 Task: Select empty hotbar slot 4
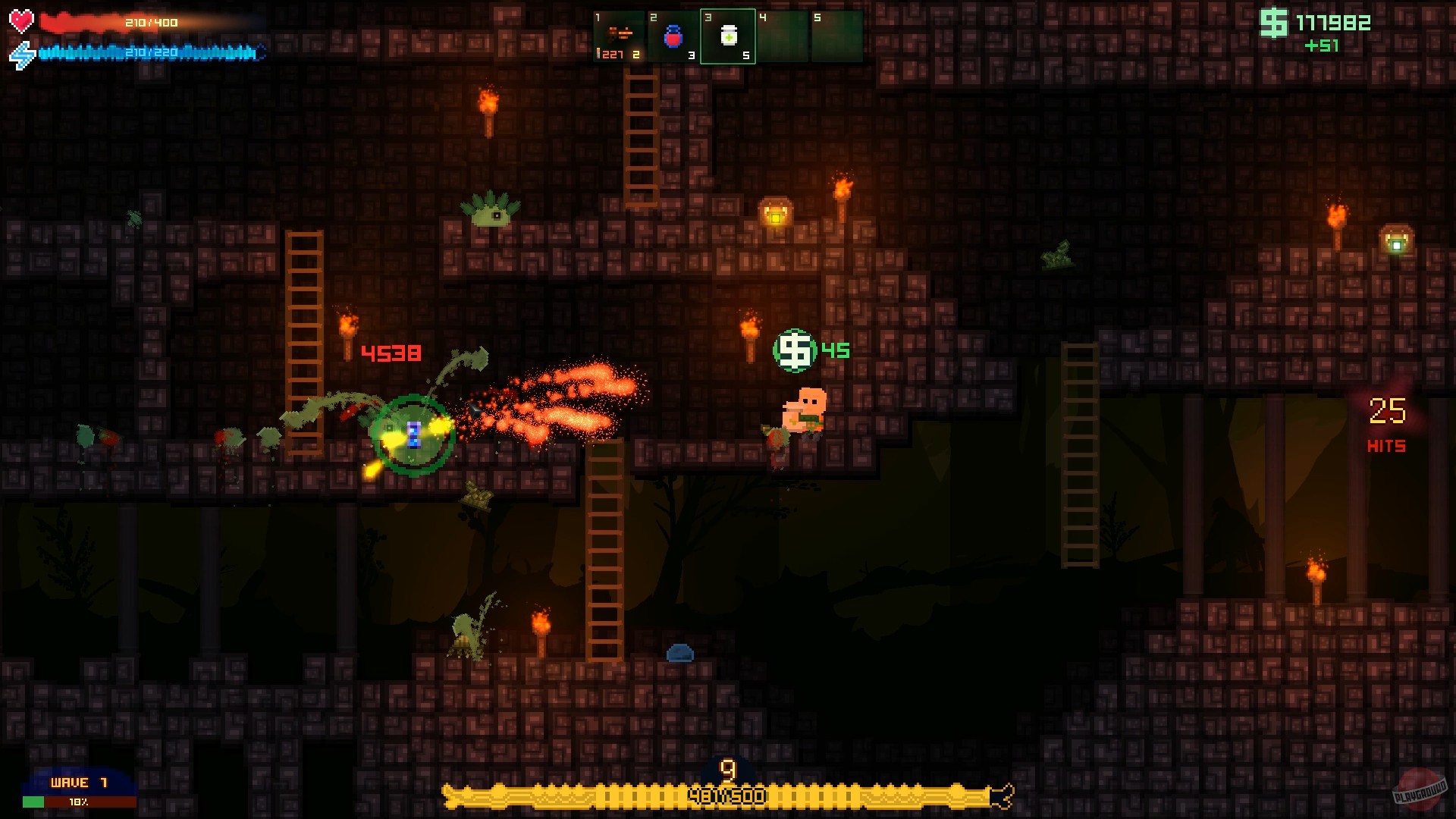click(783, 34)
